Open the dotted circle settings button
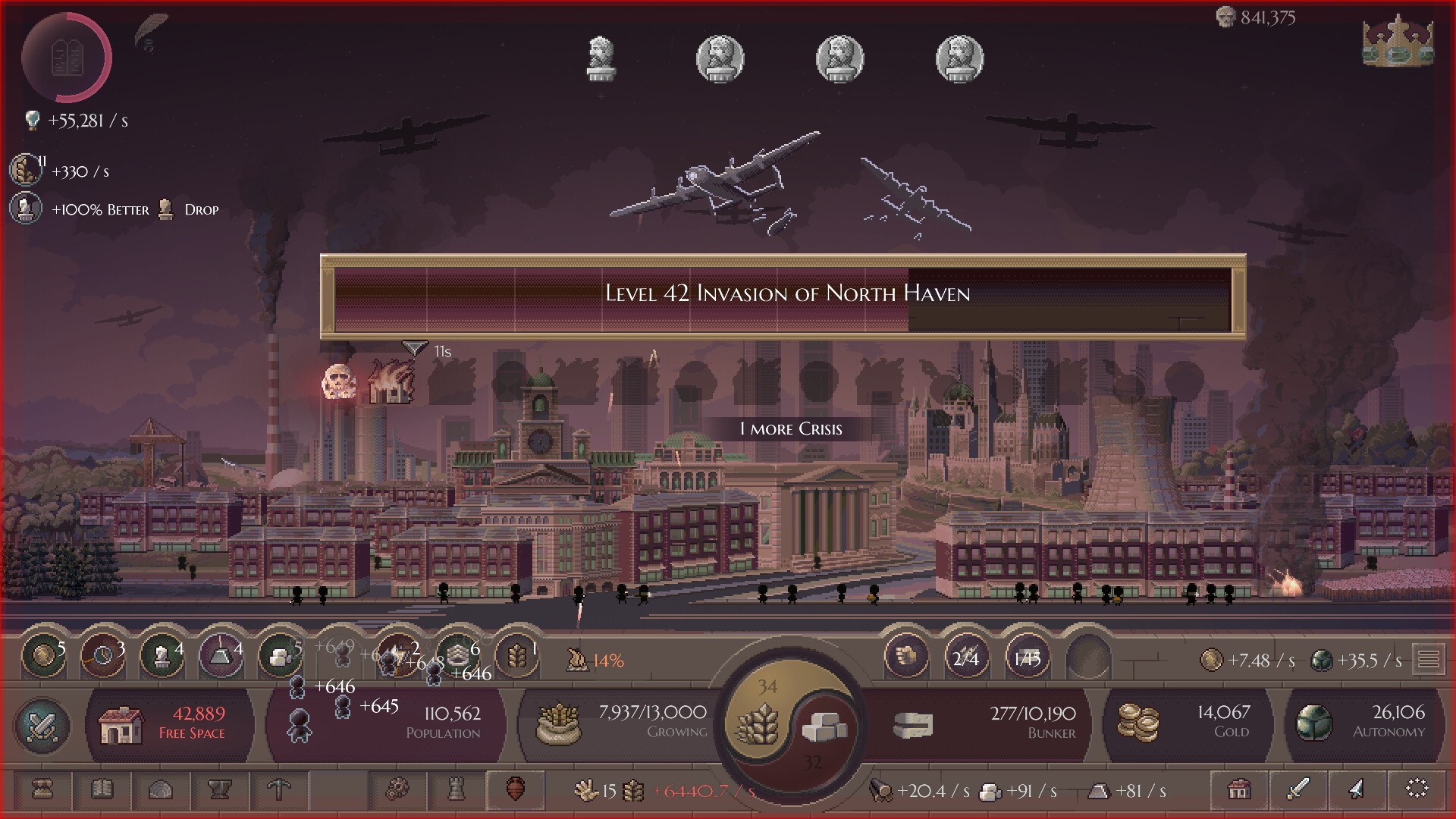 coord(1416,790)
